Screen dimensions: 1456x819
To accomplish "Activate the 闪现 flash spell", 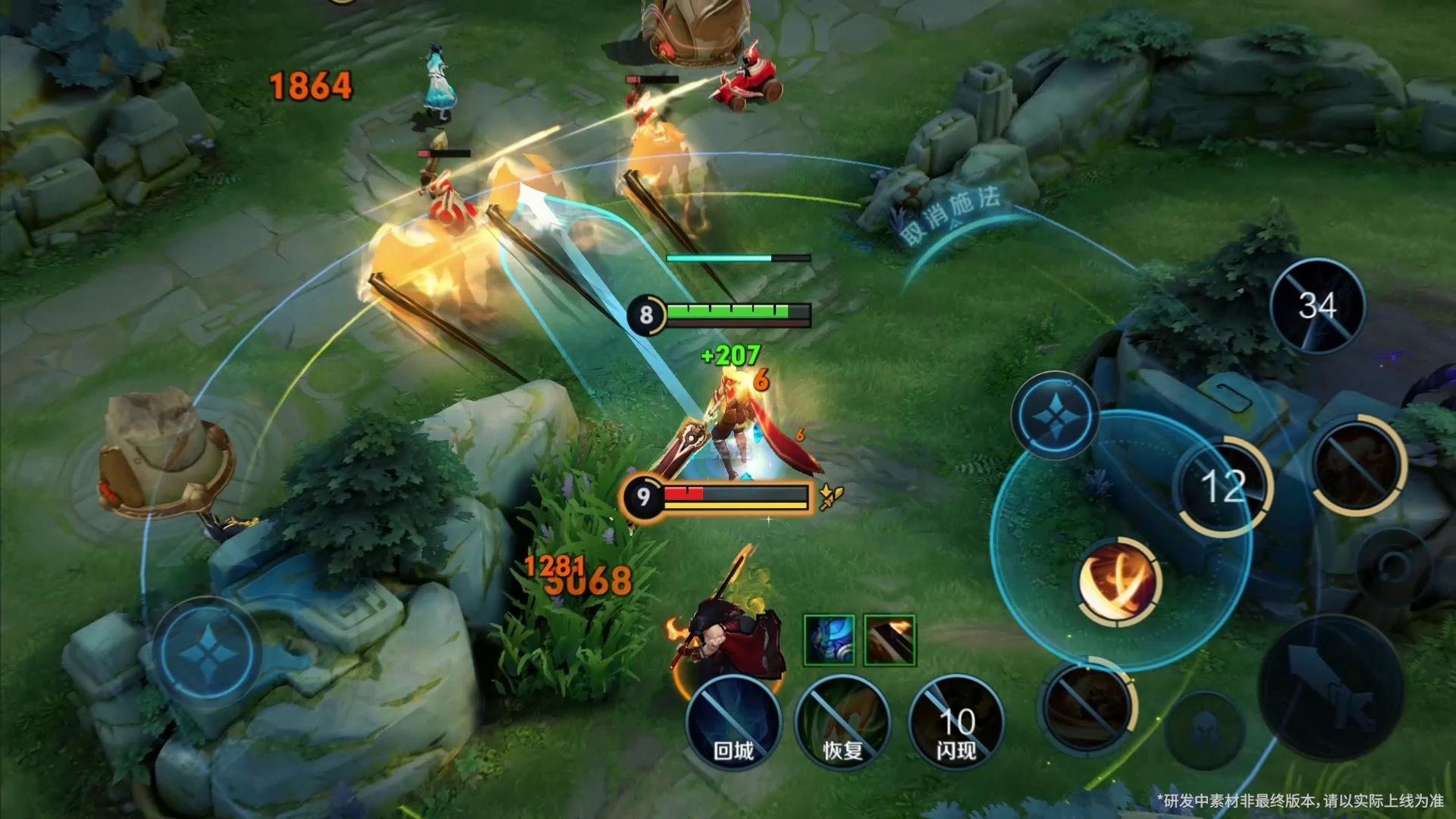I will (955, 722).
